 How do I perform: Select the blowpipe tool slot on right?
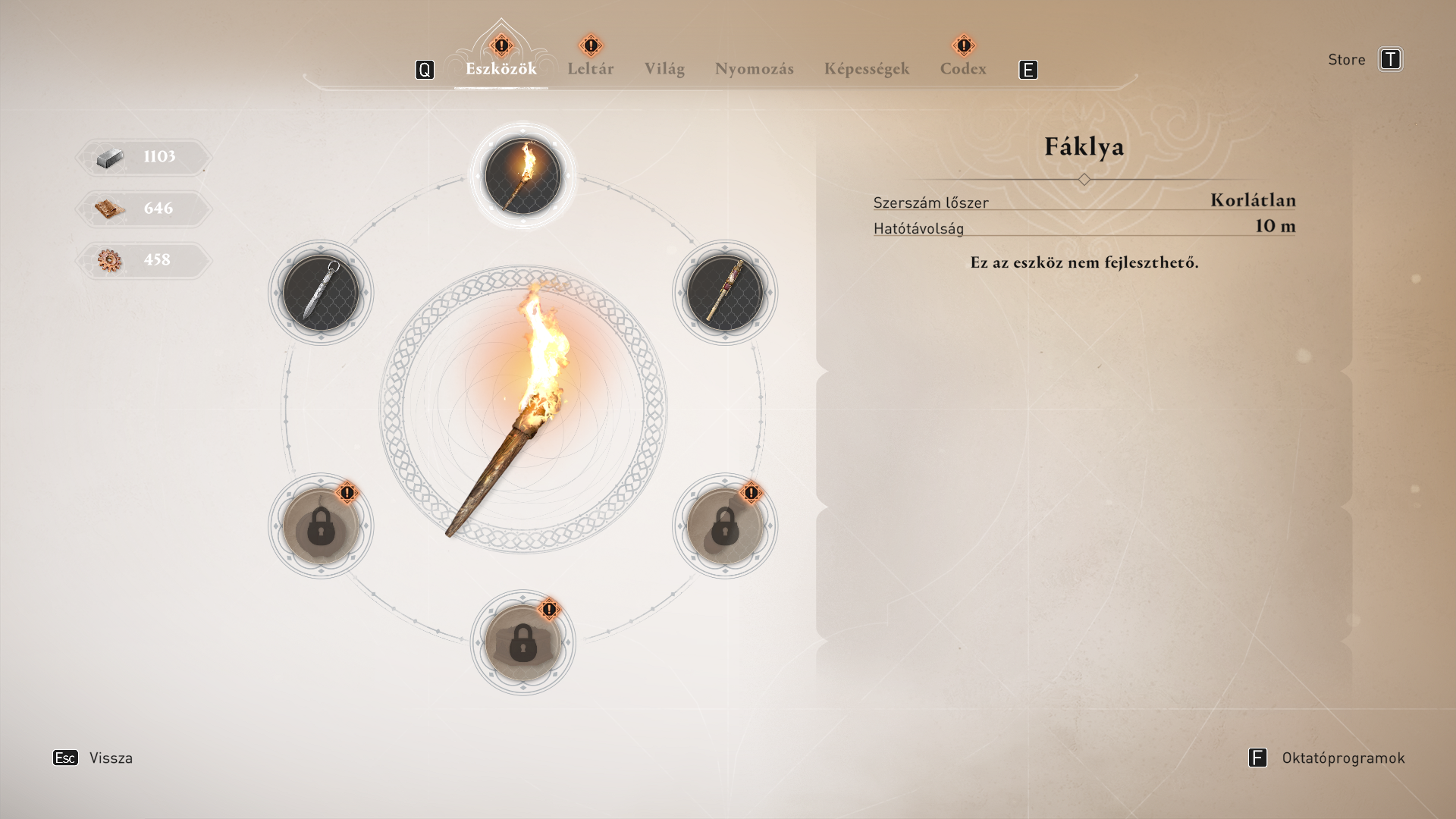725,293
